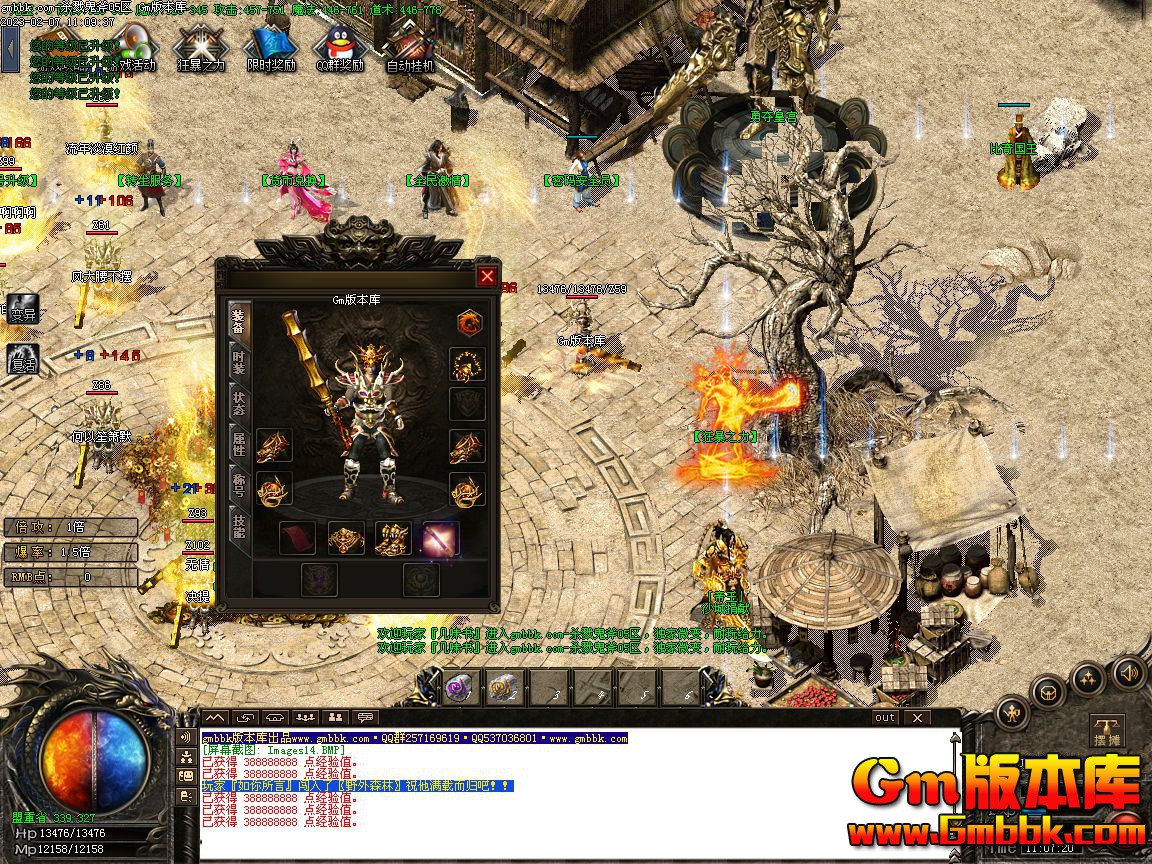Select the red cloth equipment slot
Image resolution: width=1152 pixels, height=864 pixels.
tap(297, 539)
